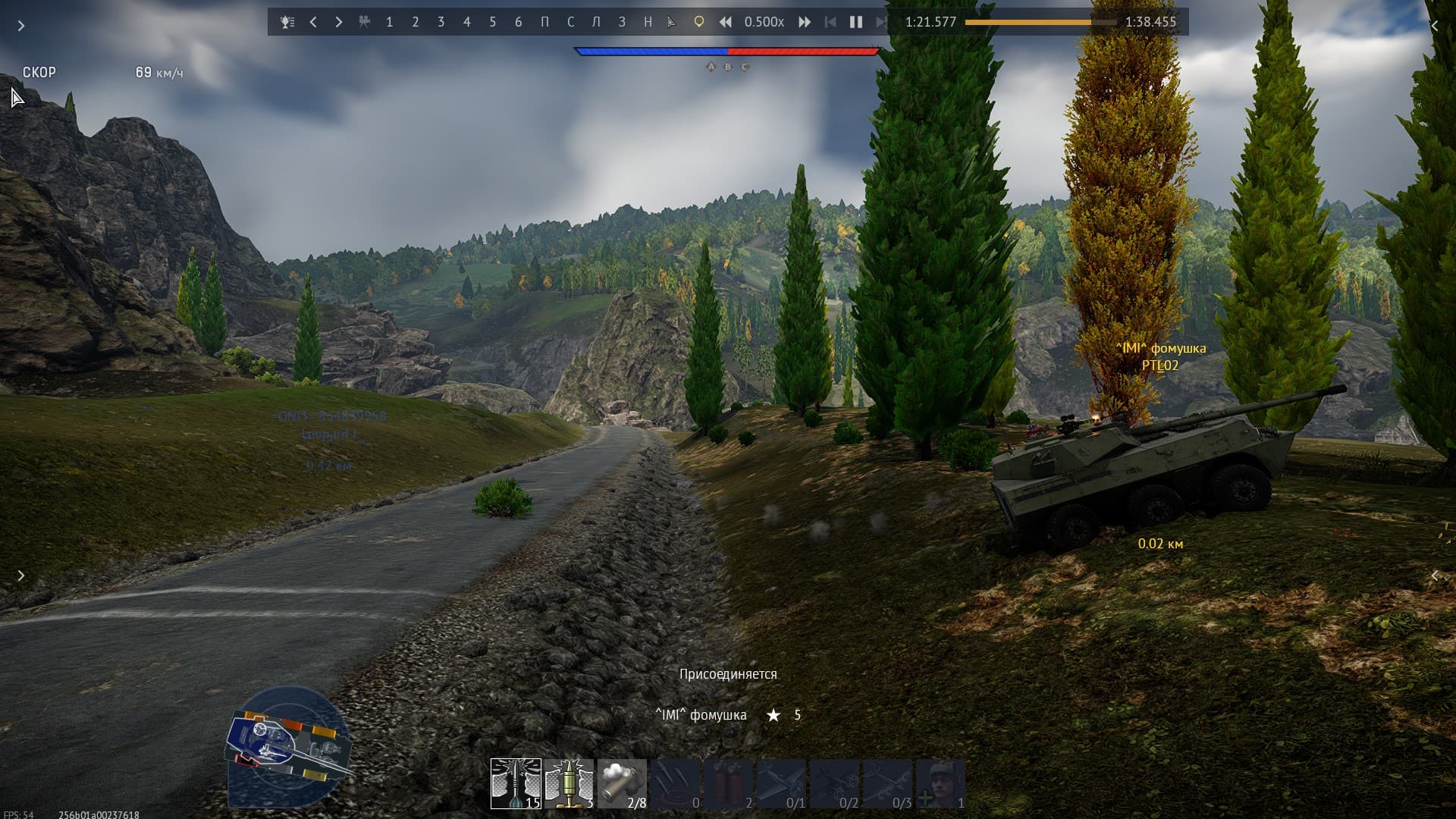This screenshot has height=819, width=1456.
Task: Choose the П camera mode
Action: coord(544,22)
